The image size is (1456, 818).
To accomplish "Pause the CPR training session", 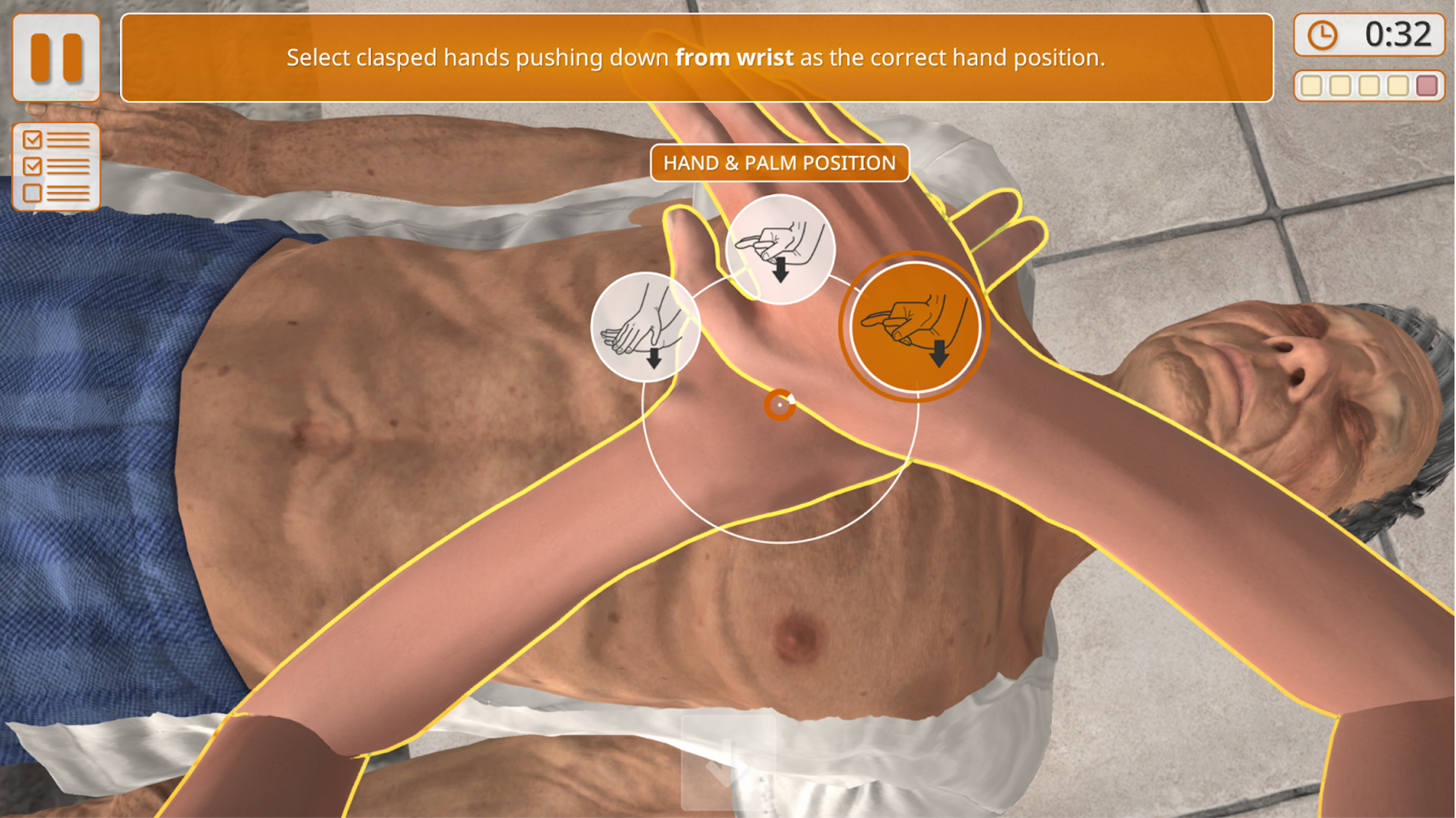I will click(x=56, y=57).
